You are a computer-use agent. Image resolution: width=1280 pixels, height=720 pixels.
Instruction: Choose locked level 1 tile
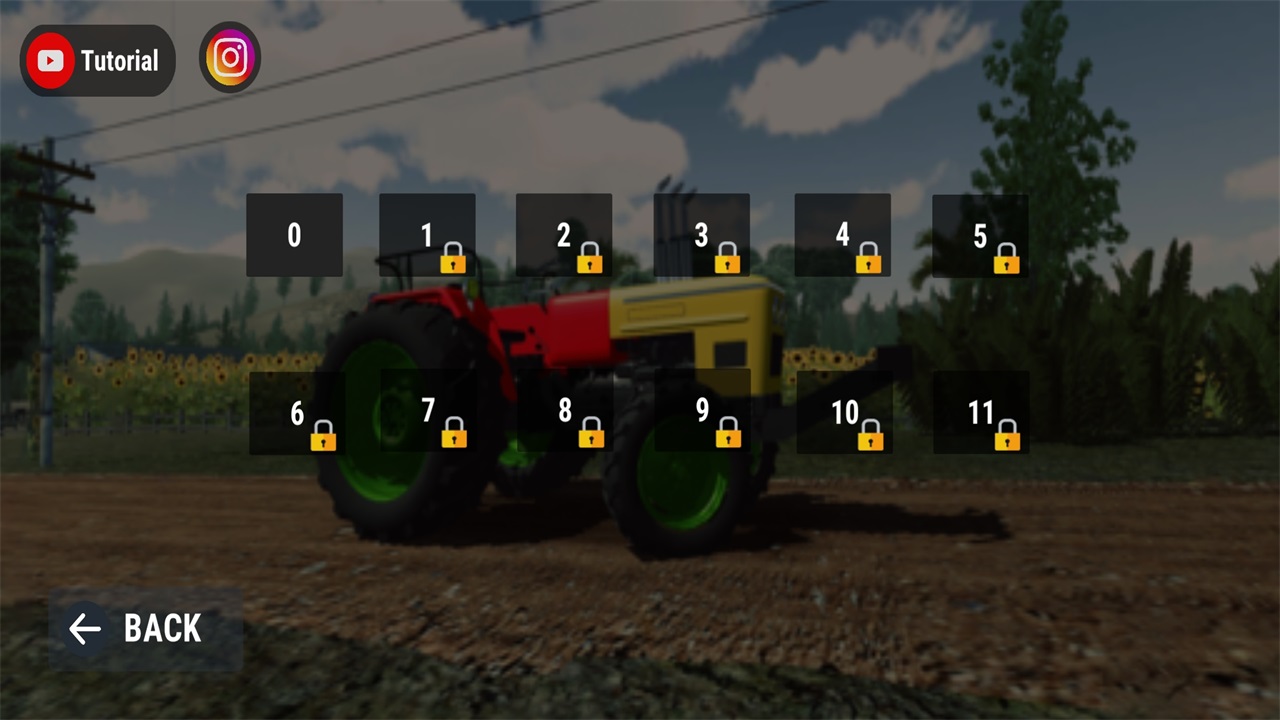tap(427, 235)
